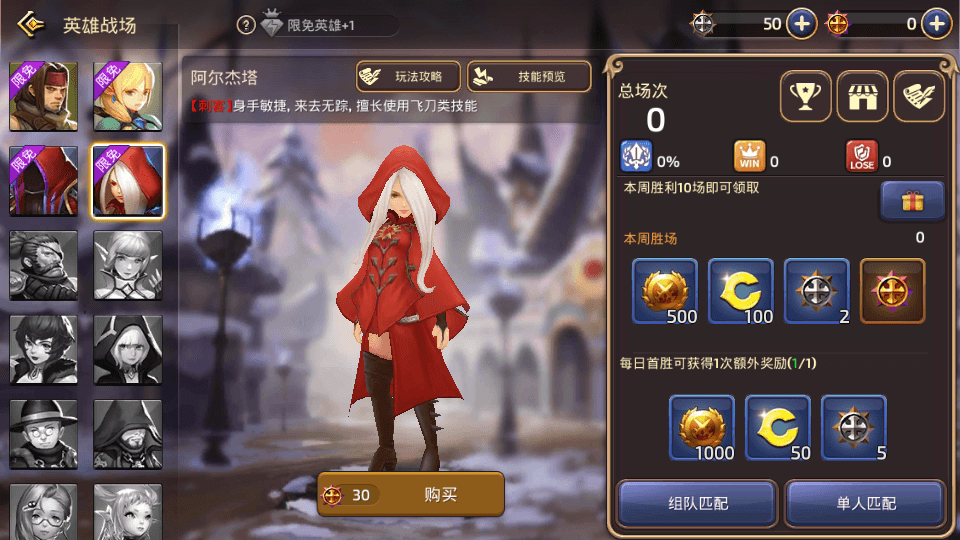Choose the white-haired red-hooded hero portrait

tap(128, 181)
